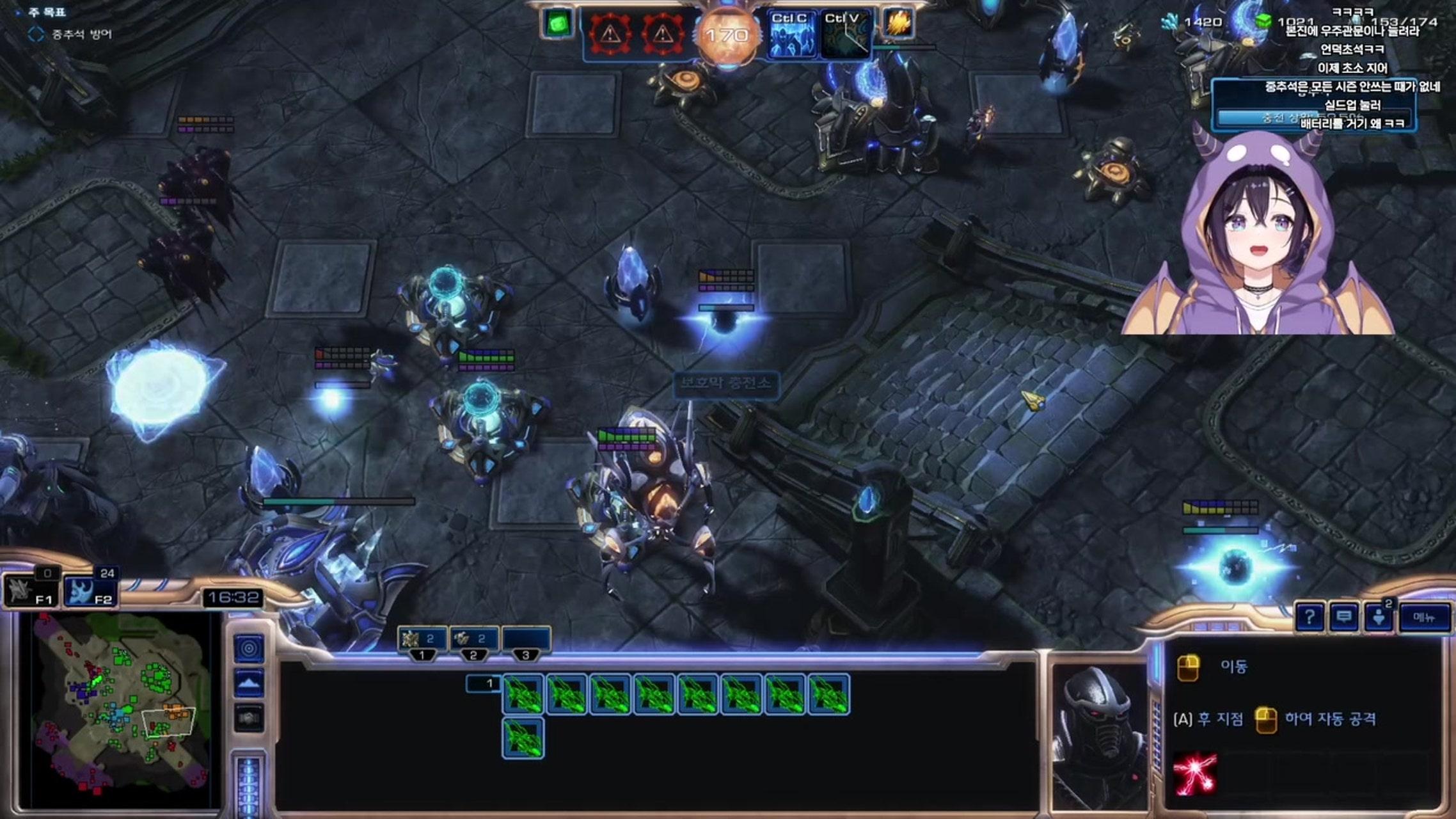Activate the Ctl C commander ability

pyautogui.click(x=790, y=36)
